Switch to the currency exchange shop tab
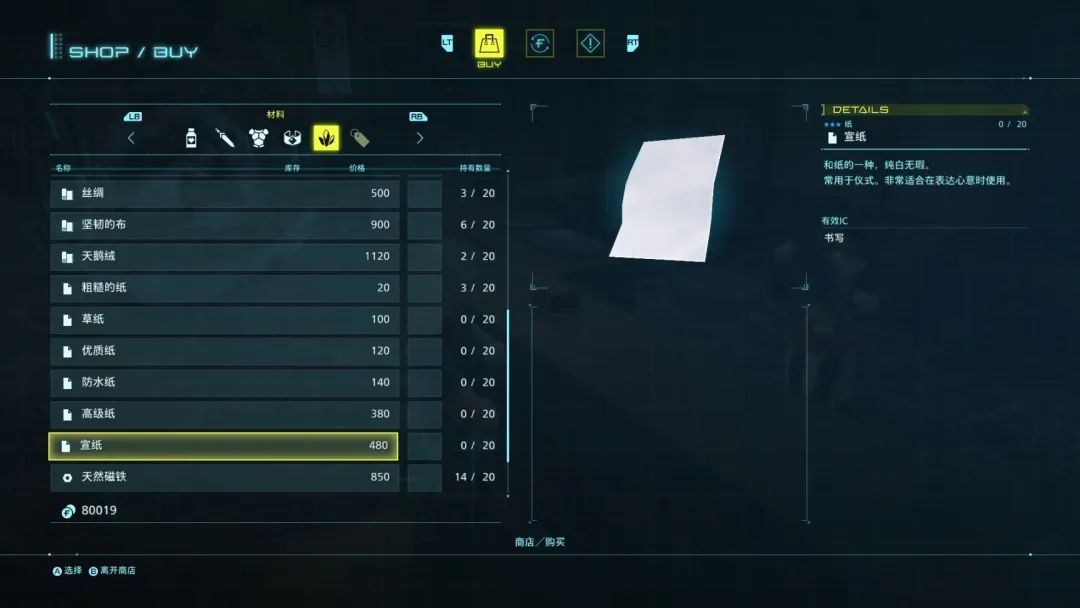 (x=540, y=44)
